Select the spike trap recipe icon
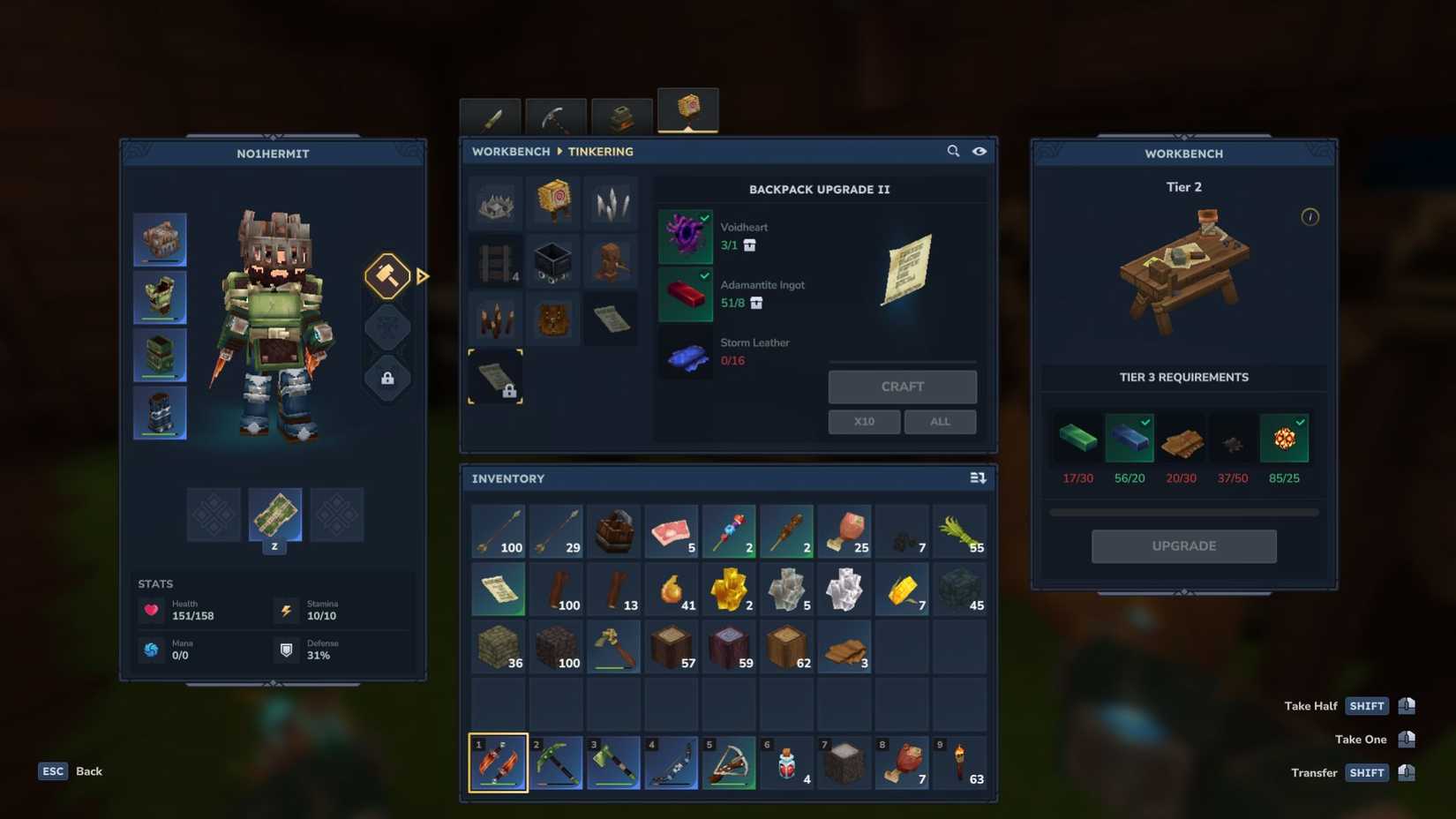The height and width of the screenshot is (819, 1456). (495, 202)
